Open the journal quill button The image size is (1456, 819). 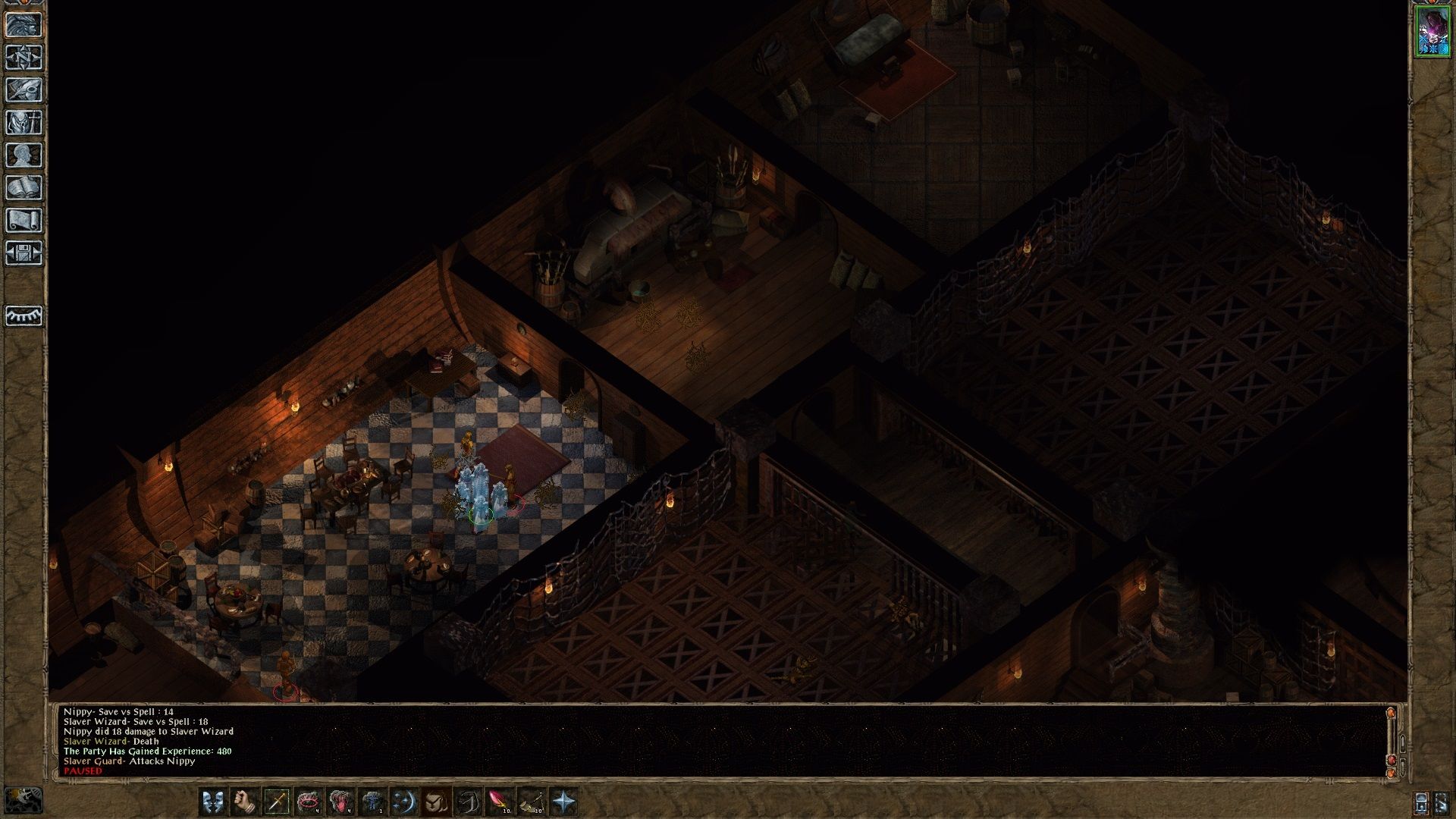(x=24, y=89)
